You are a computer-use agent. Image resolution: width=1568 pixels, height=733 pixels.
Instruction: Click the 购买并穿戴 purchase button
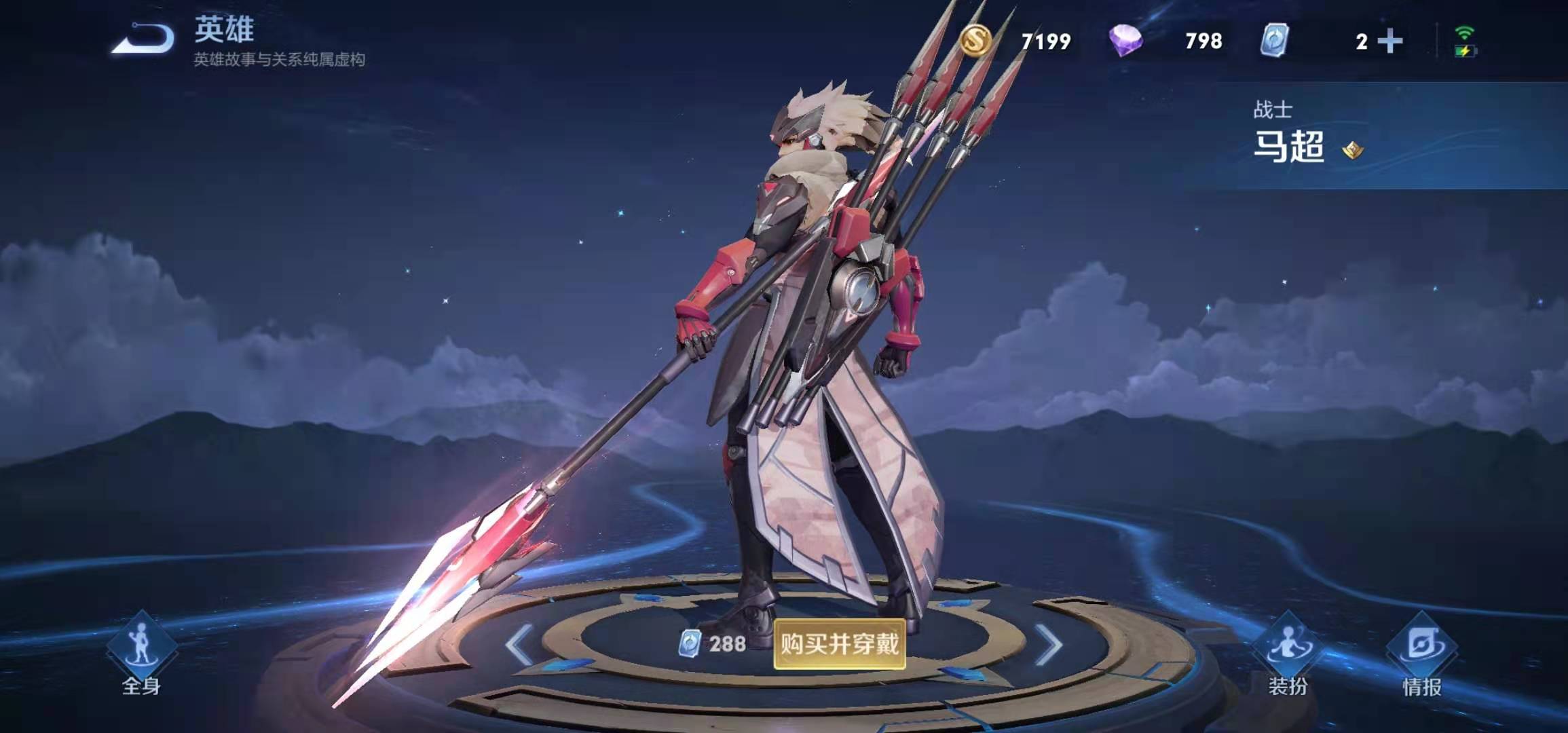click(x=839, y=643)
